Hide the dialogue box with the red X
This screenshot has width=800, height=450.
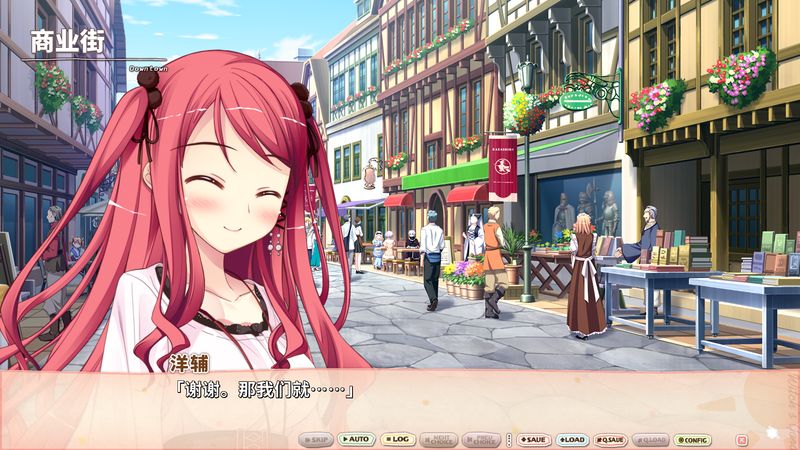[x=741, y=440]
